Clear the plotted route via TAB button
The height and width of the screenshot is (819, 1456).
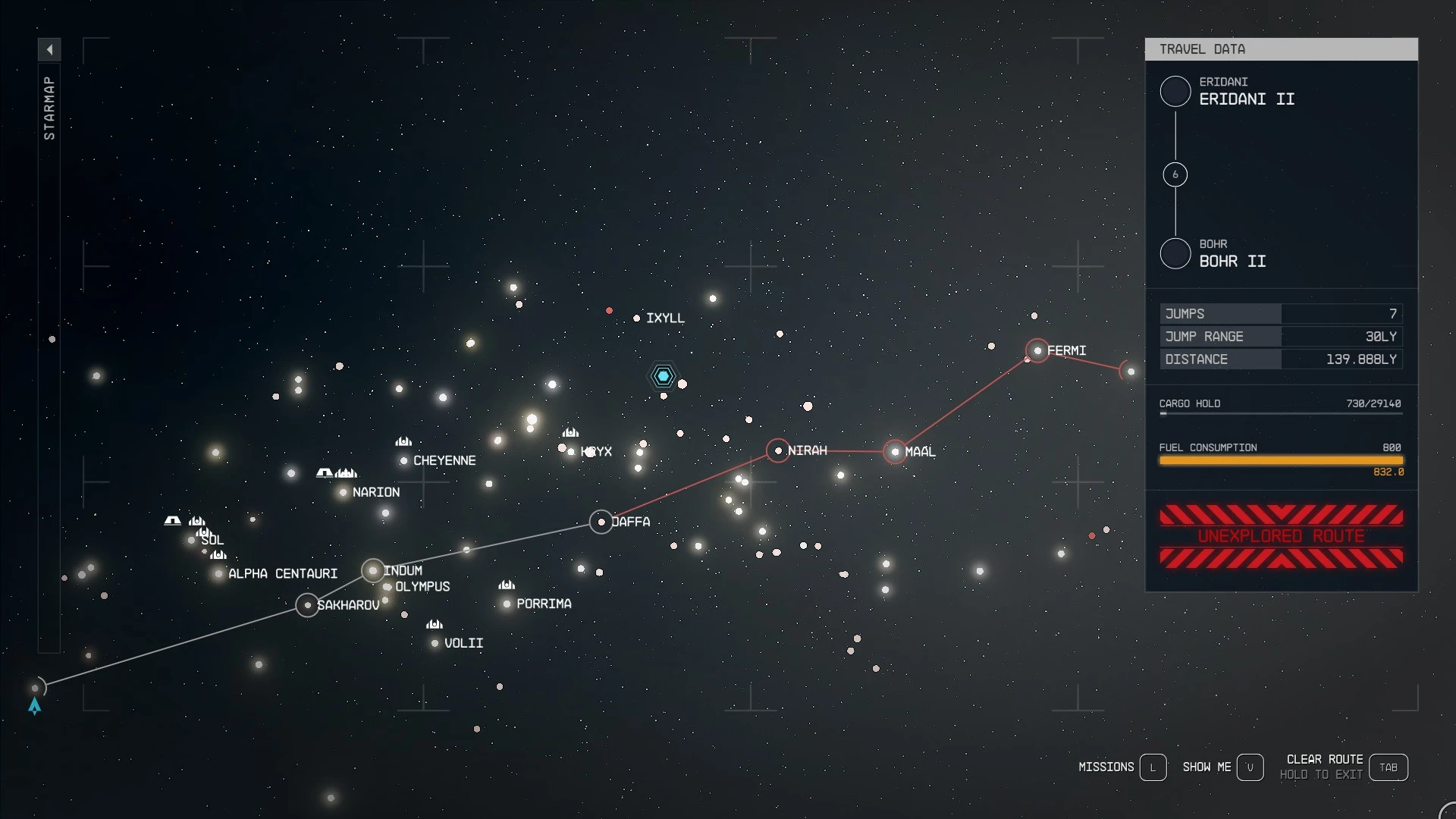point(1389,767)
